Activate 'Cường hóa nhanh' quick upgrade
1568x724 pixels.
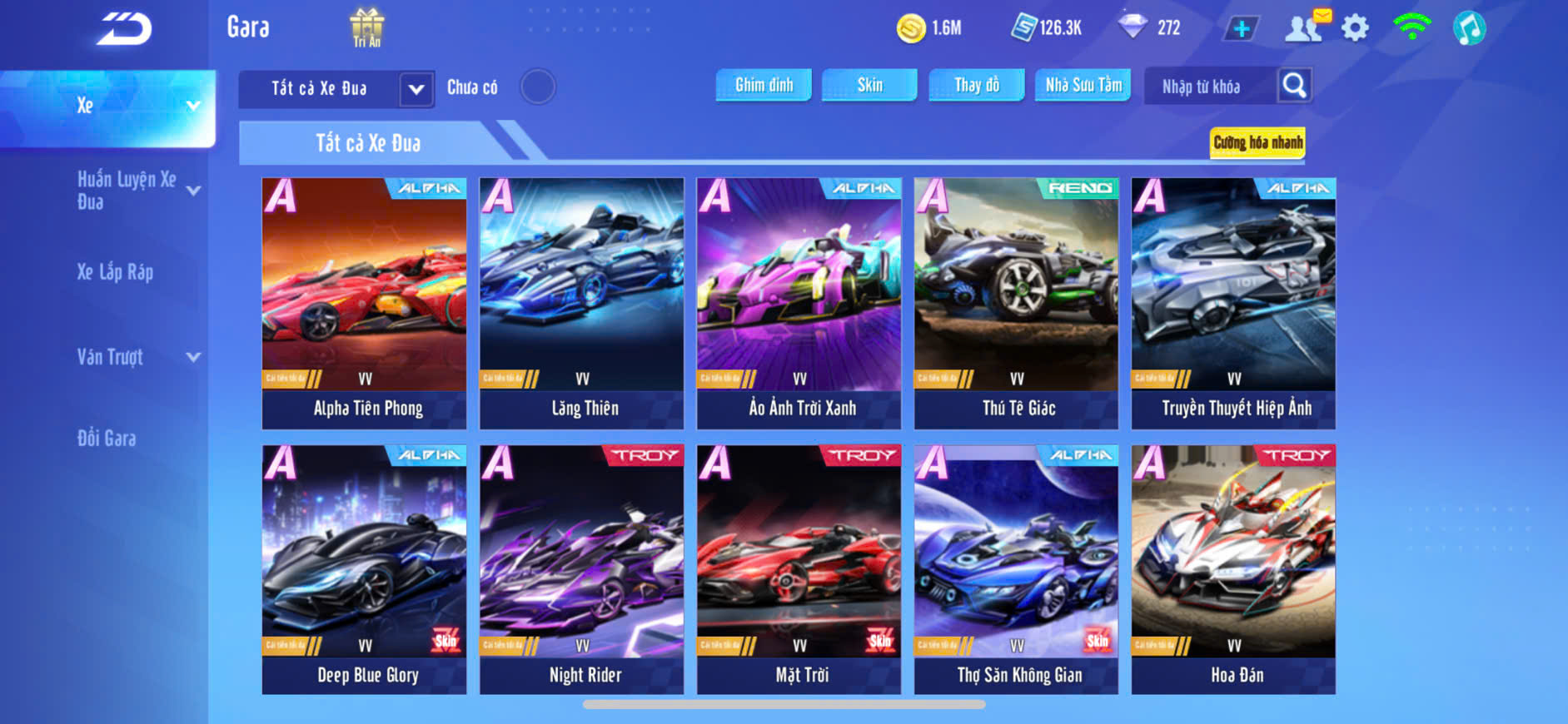pos(1257,142)
